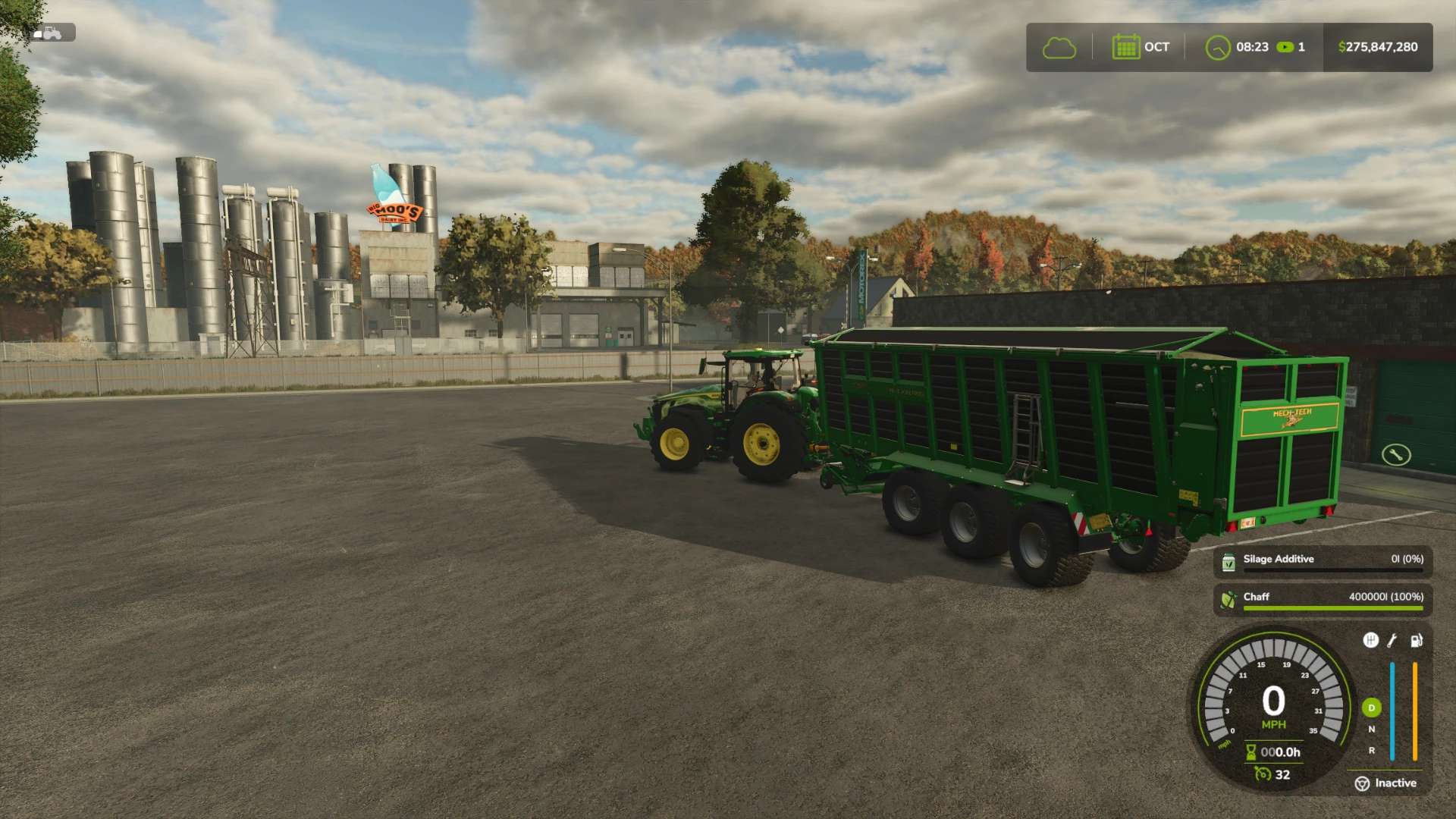Image resolution: width=1456 pixels, height=819 pixels.
Task: Switch to the N neutral gear
Action: [x=1371, y=730]
